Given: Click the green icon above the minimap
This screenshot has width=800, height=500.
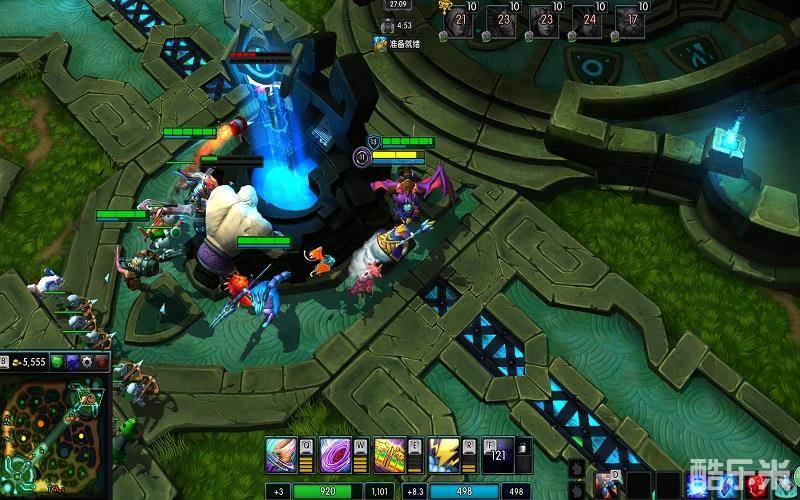Looking at the screenshot, I should 57,361.
